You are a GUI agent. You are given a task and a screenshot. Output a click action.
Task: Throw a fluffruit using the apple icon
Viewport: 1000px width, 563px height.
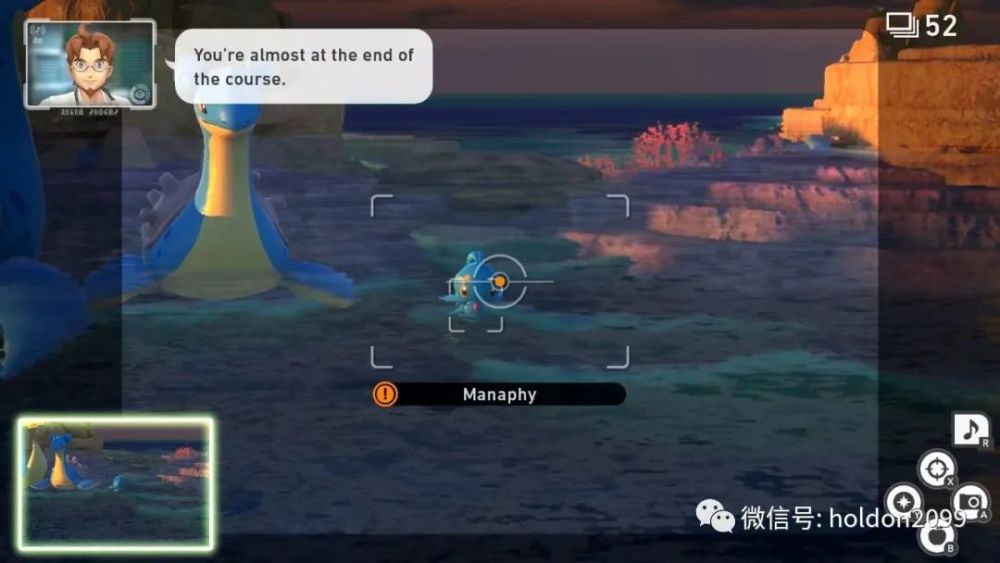937,537
